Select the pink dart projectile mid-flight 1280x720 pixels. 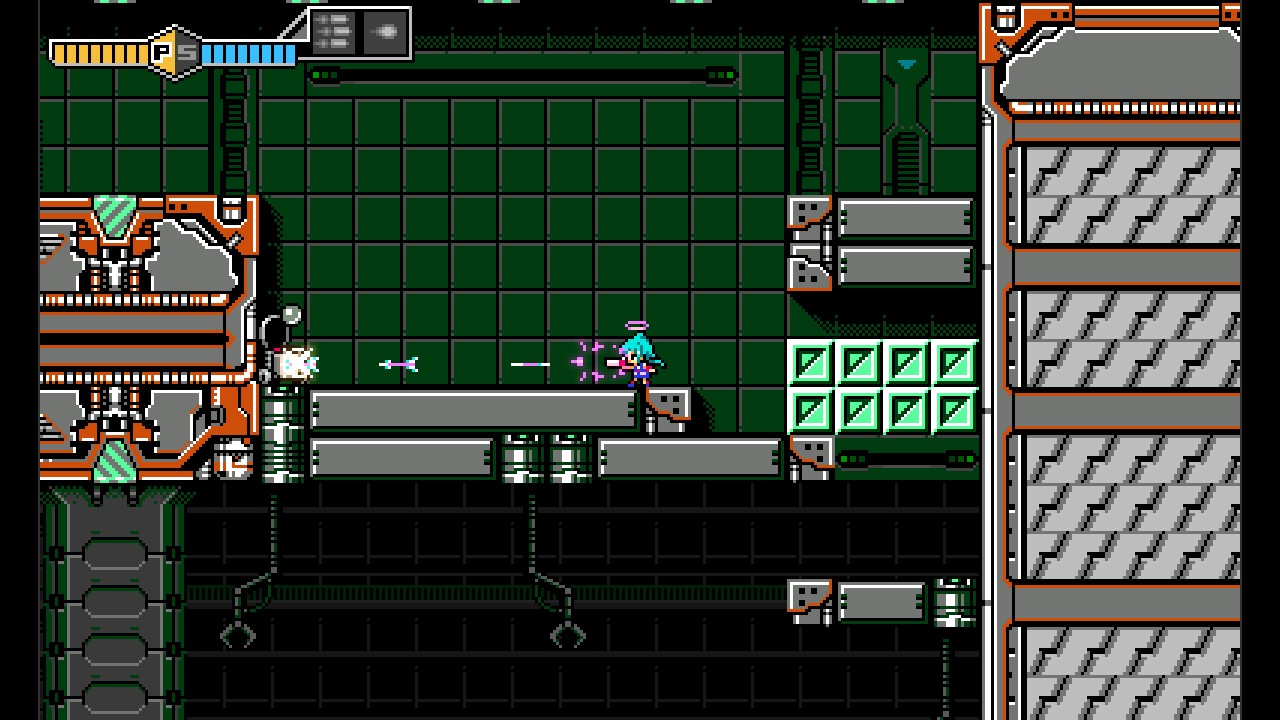pyautogui.click(x=400, y=363)
